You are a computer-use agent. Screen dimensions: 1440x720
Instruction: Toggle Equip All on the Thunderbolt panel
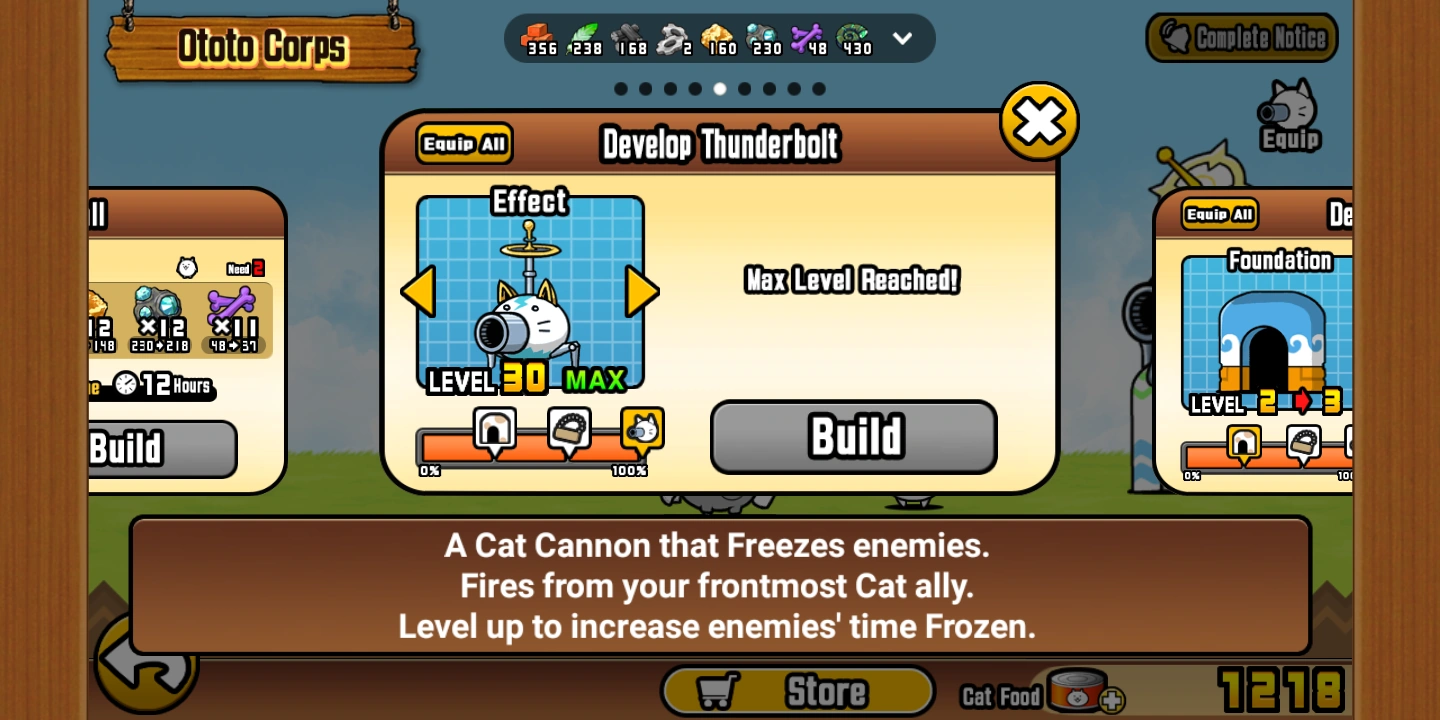point(463,143)
